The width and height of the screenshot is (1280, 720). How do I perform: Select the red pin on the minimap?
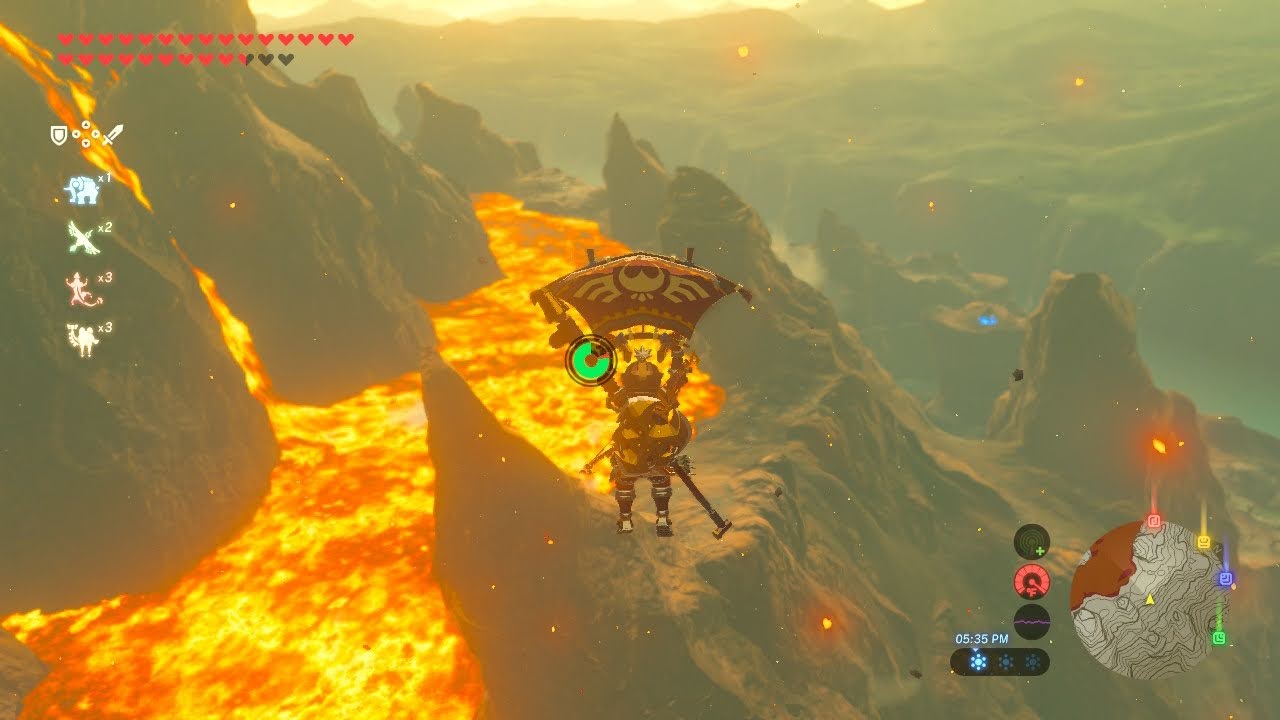coord(1154,521)
